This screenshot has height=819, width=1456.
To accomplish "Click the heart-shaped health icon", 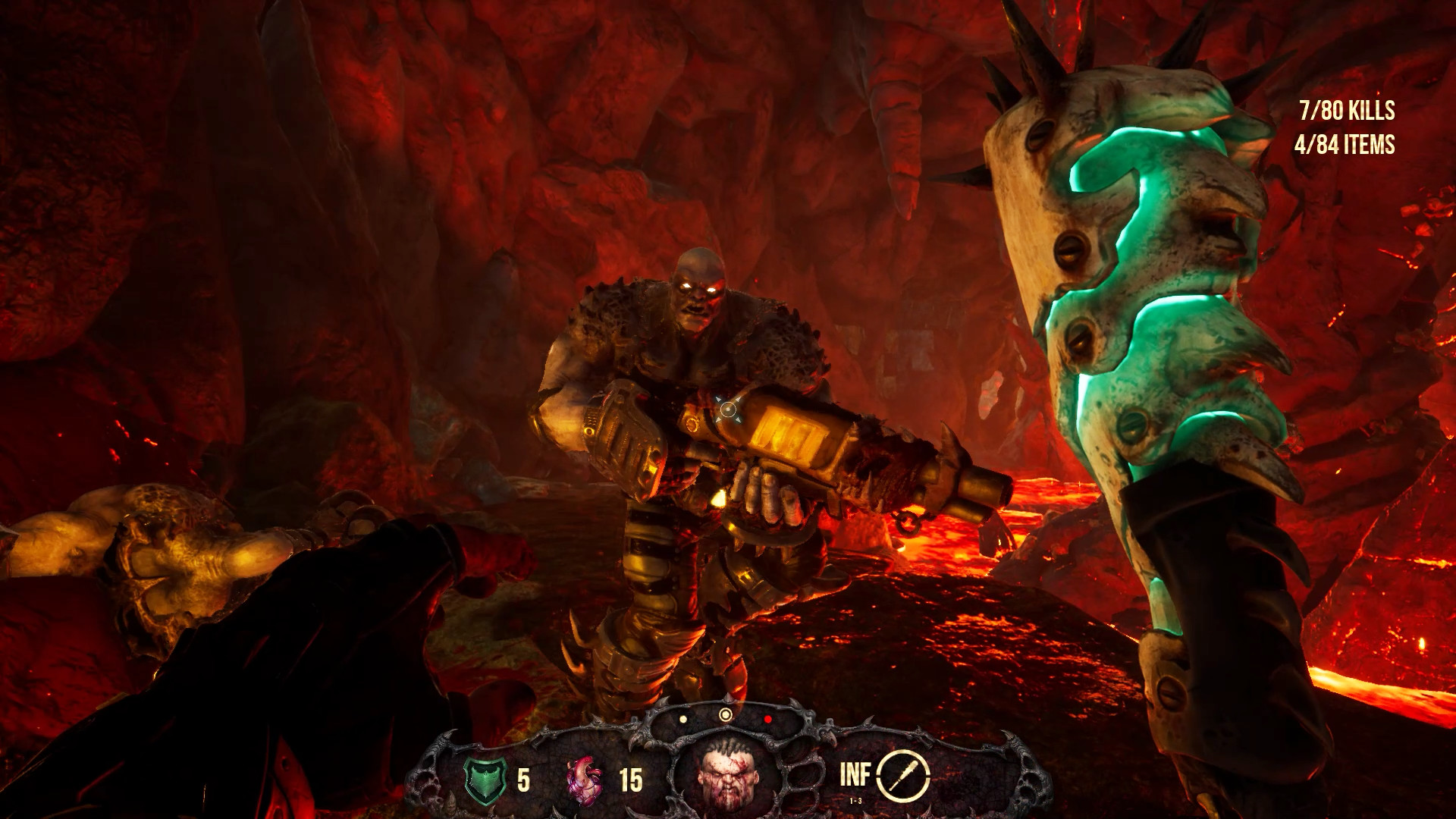I will (582, 780).
